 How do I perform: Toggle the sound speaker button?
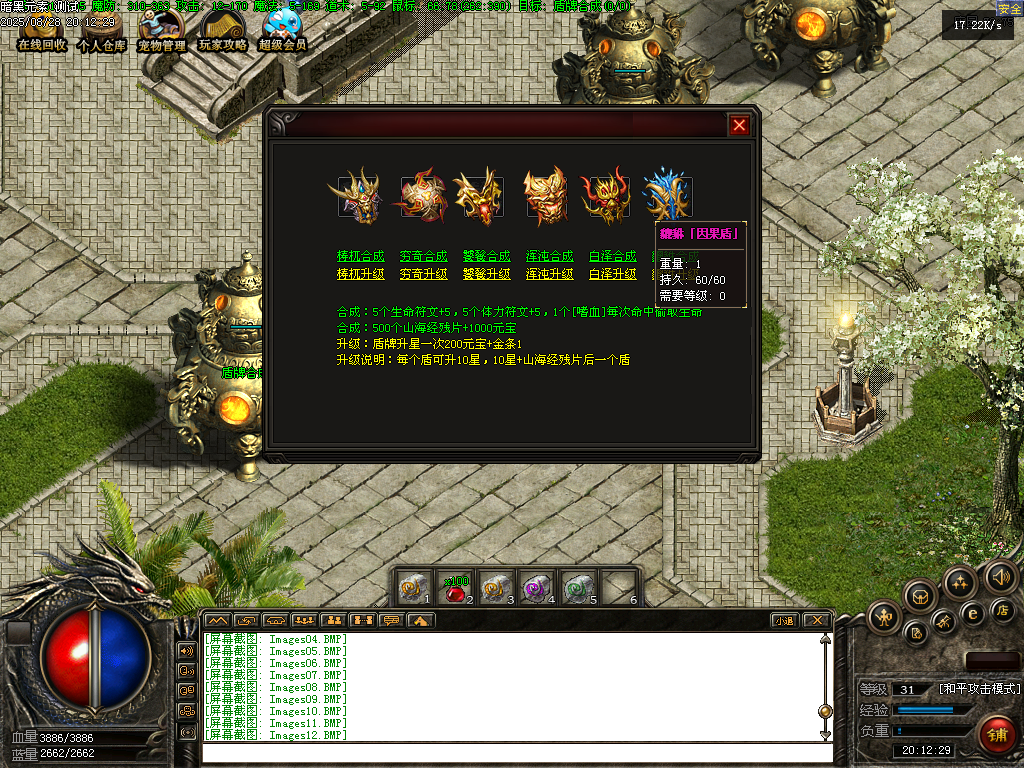tap(1000, 576)
